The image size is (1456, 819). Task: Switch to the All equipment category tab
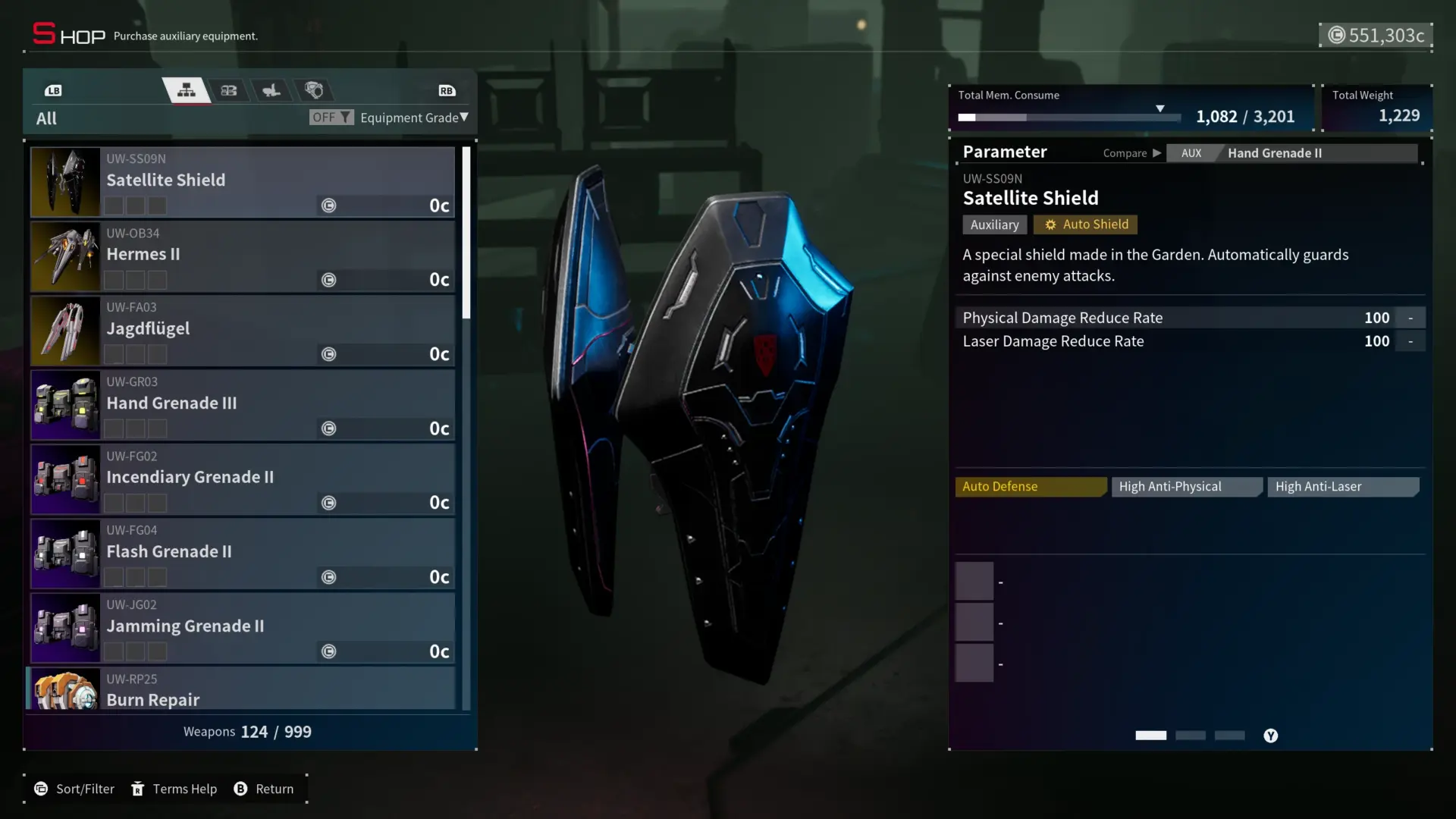tap(187, 91)
